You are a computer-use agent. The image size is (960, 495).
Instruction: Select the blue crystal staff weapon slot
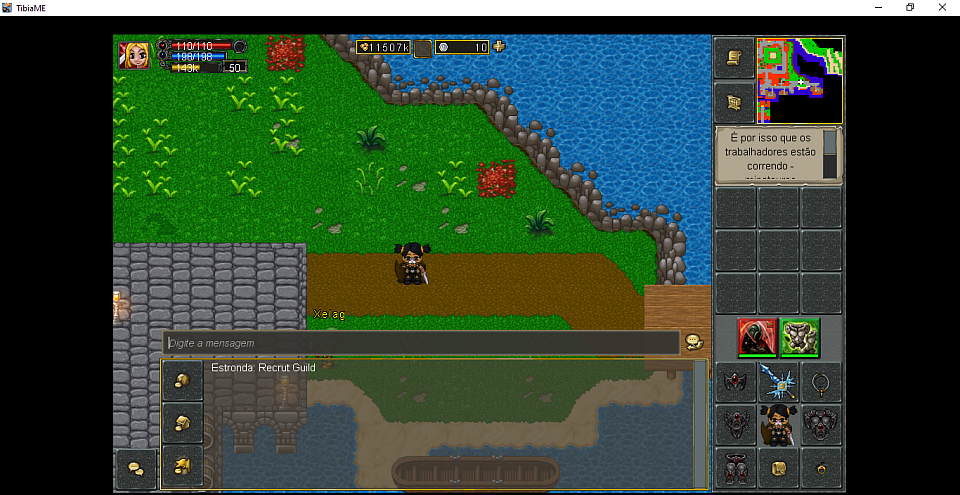778,381
